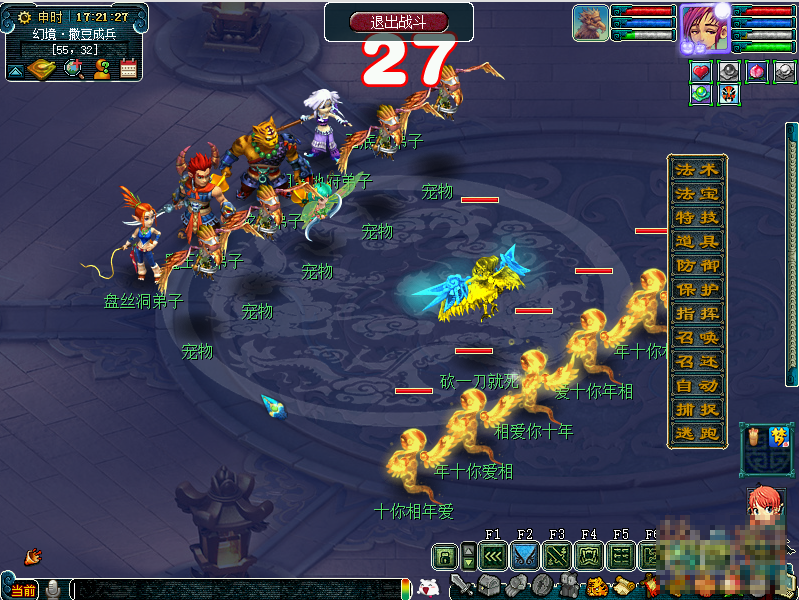Open the 法宝 magic treasure menu

(697, 194)
